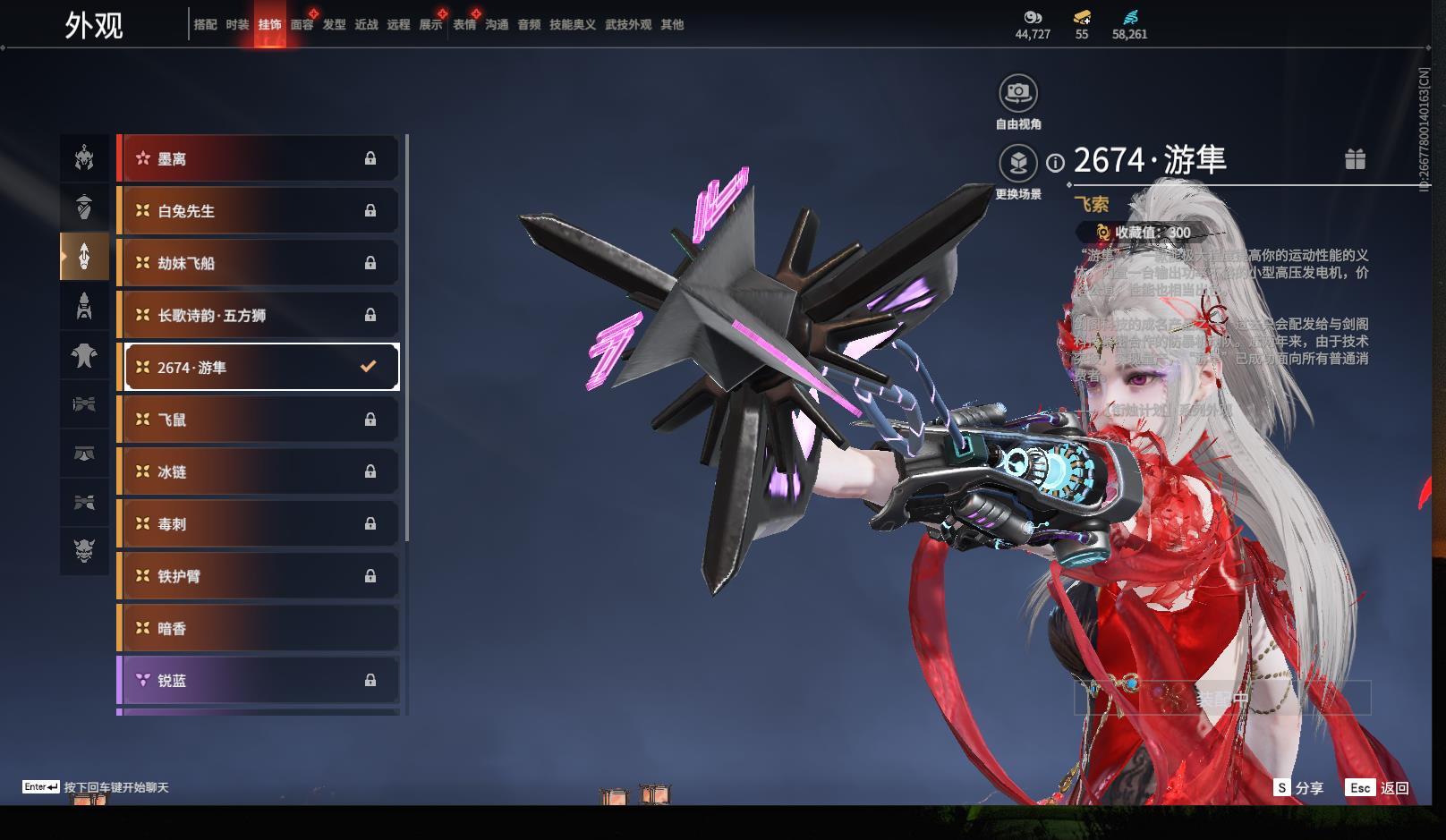Choose the 冰链 accessory entry

[258, 471]
